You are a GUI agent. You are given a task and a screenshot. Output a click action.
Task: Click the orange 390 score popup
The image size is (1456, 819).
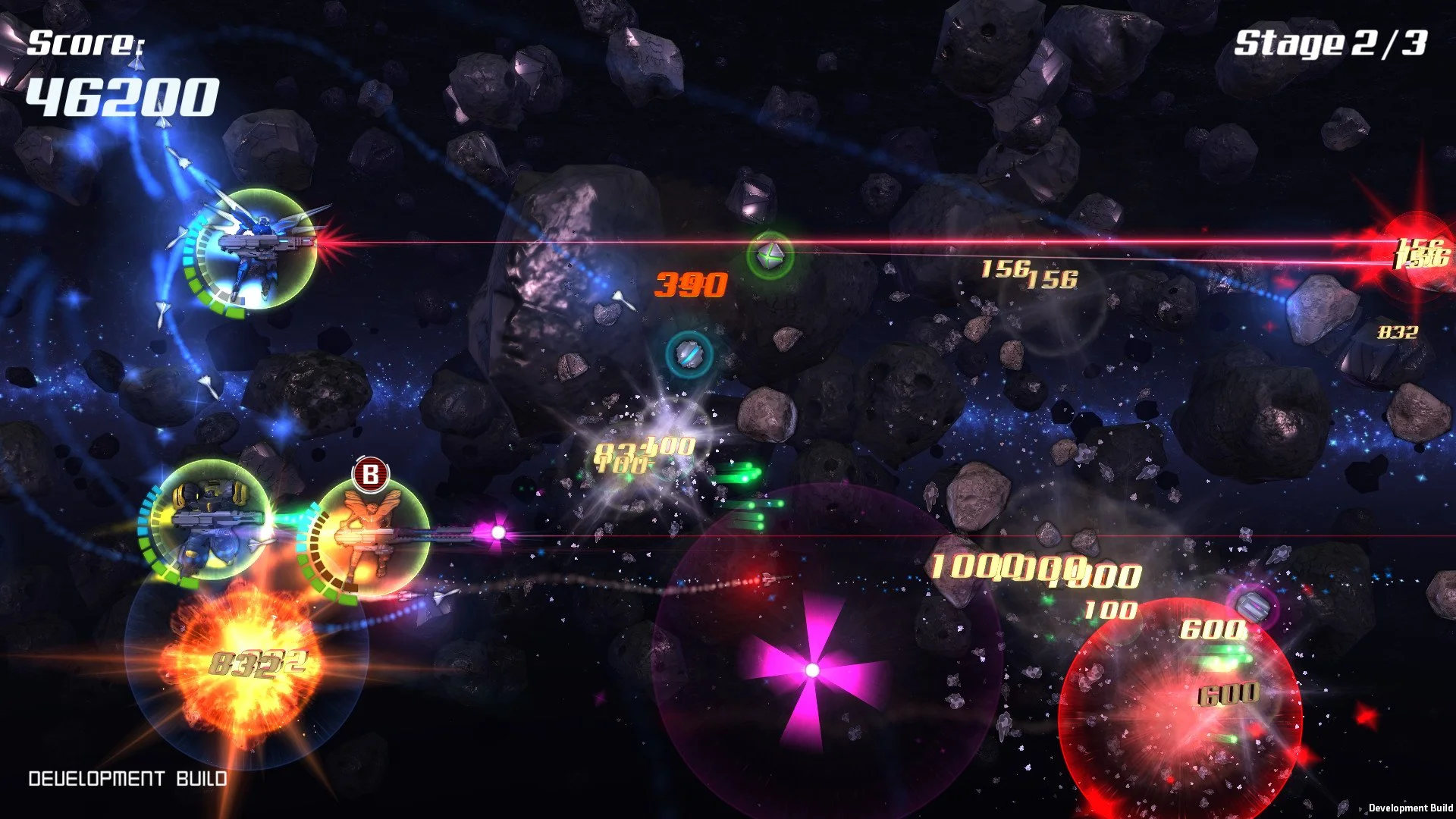click(x=690, y=284)
